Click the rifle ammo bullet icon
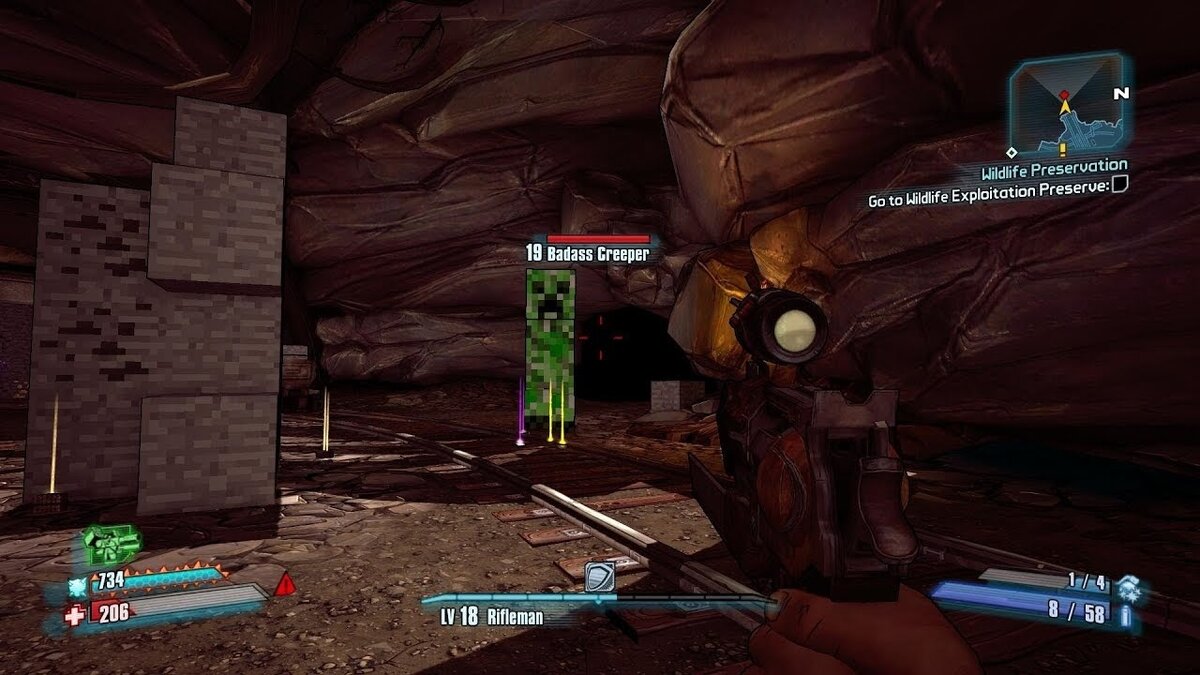The width and height of the screenshot is (1200, 675). click(x=1128, y=615)
